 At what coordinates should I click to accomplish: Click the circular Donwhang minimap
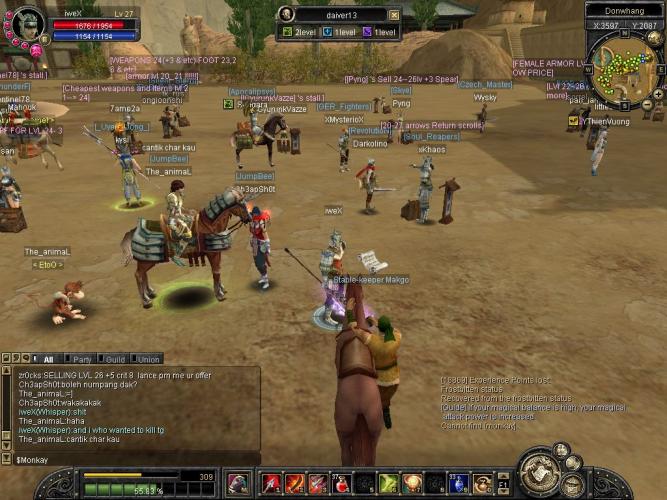[x=624, y=70]
